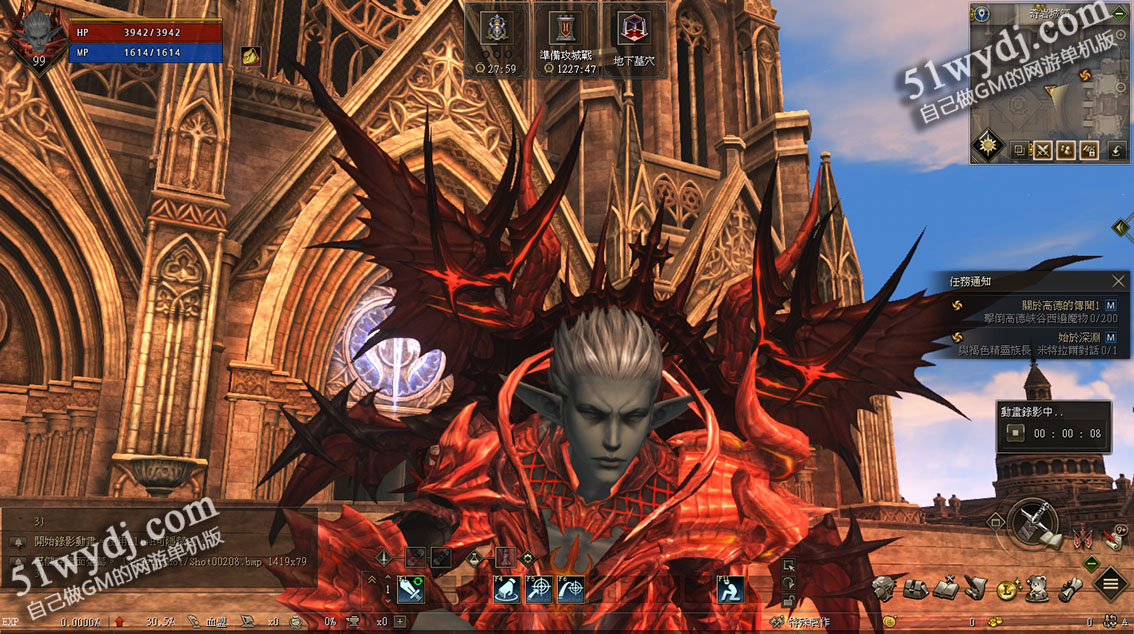The image size is (1134, 634).
Task: Click the crossed swords button under minimap
Action: [1044, 151]
